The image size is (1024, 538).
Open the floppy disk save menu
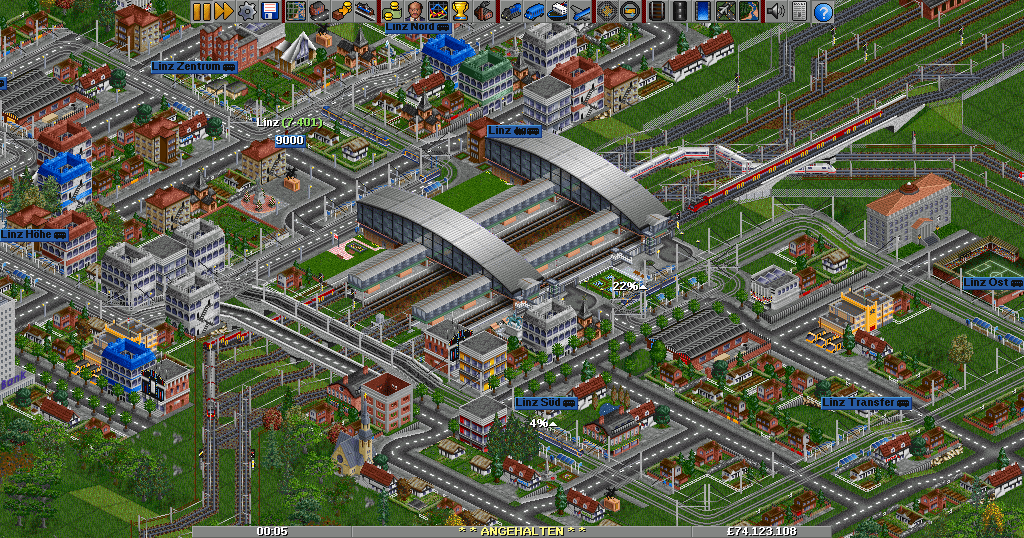coord(269,11)
